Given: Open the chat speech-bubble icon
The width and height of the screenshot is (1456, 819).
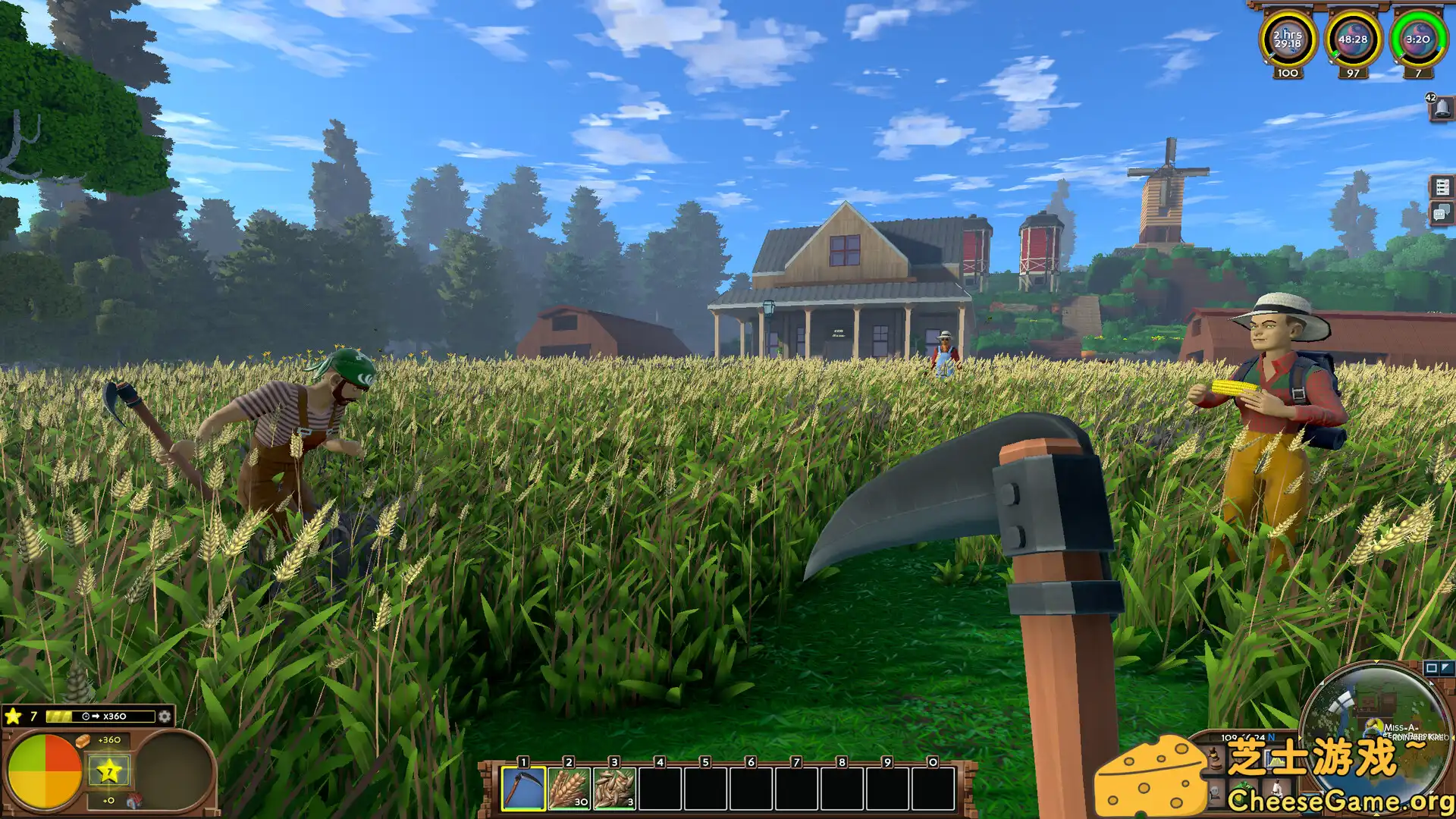Looking at the screenshot, I should pos(1441,213).
